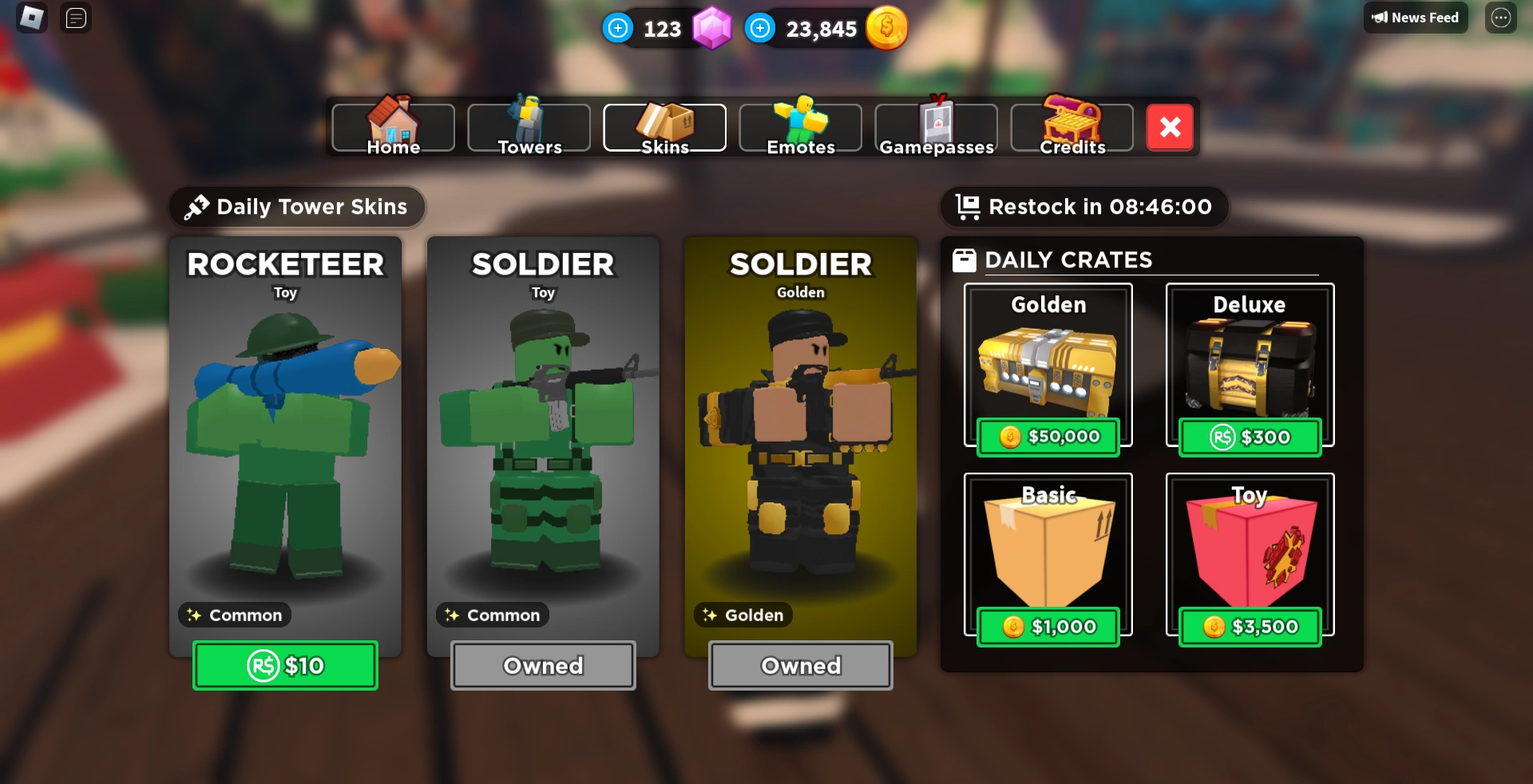Click the Owned button on Soldier Toy
The image size is (1533, 784).
tap(543, 665)
